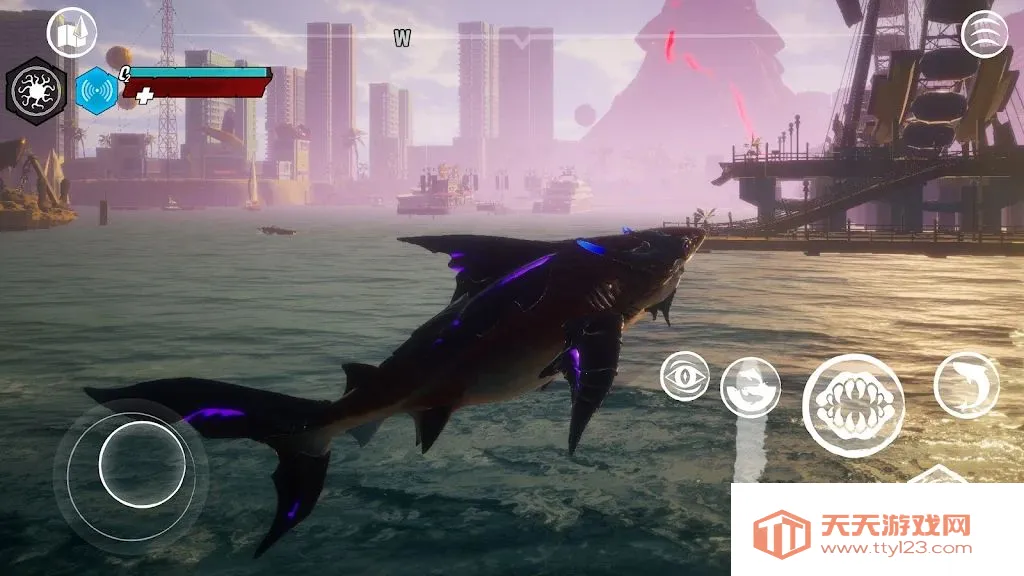
Task: Activate the eye vision button
Action: (685, 377)
